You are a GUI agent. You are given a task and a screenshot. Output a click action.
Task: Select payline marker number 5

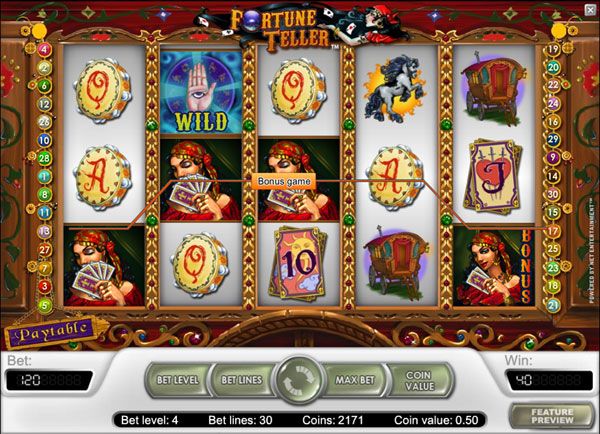click(x=44, y=305)
